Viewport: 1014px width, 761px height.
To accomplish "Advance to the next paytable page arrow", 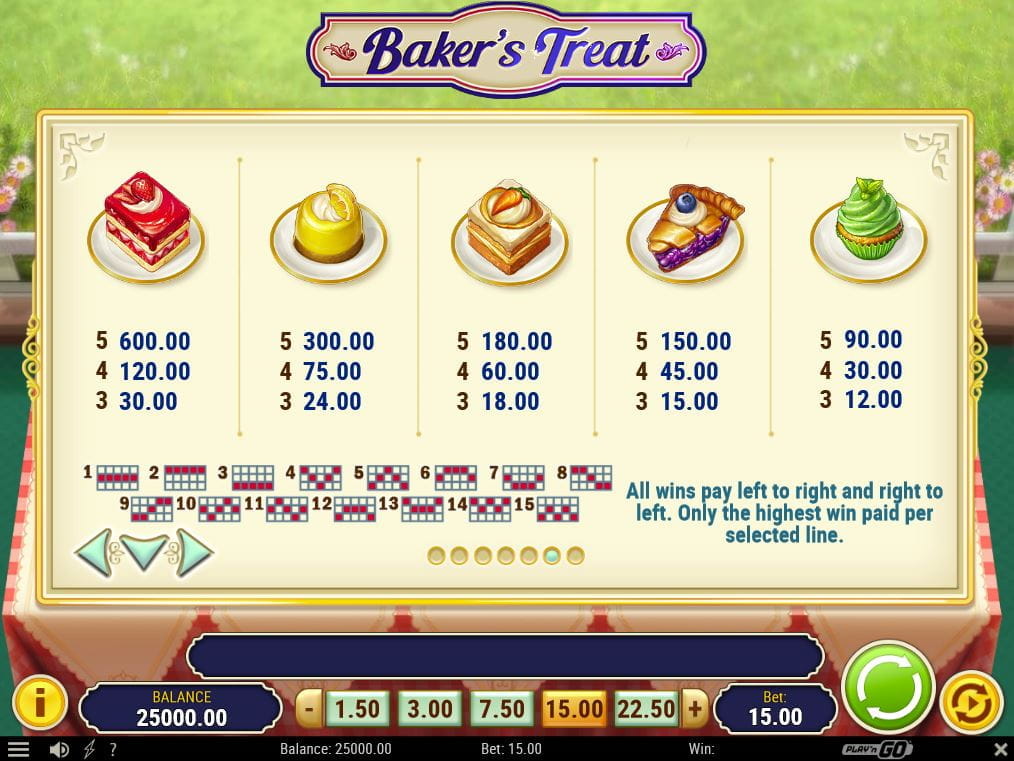I will (x=193, y=552).
